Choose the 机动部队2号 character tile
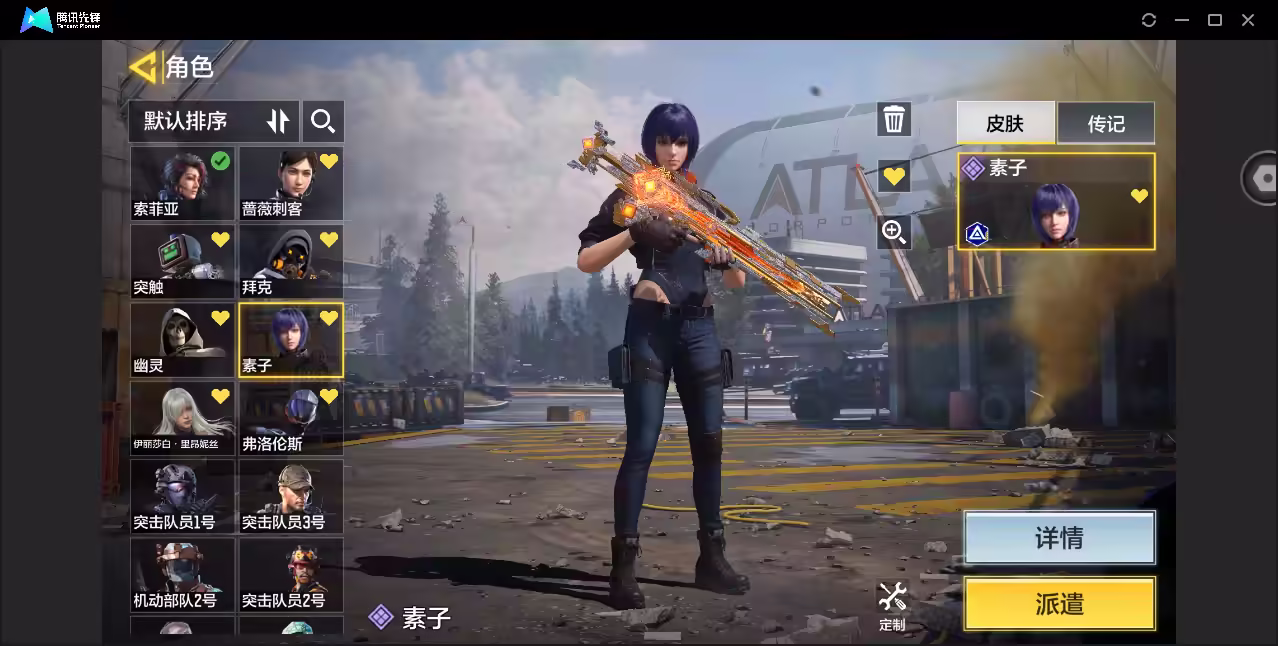 182,575
